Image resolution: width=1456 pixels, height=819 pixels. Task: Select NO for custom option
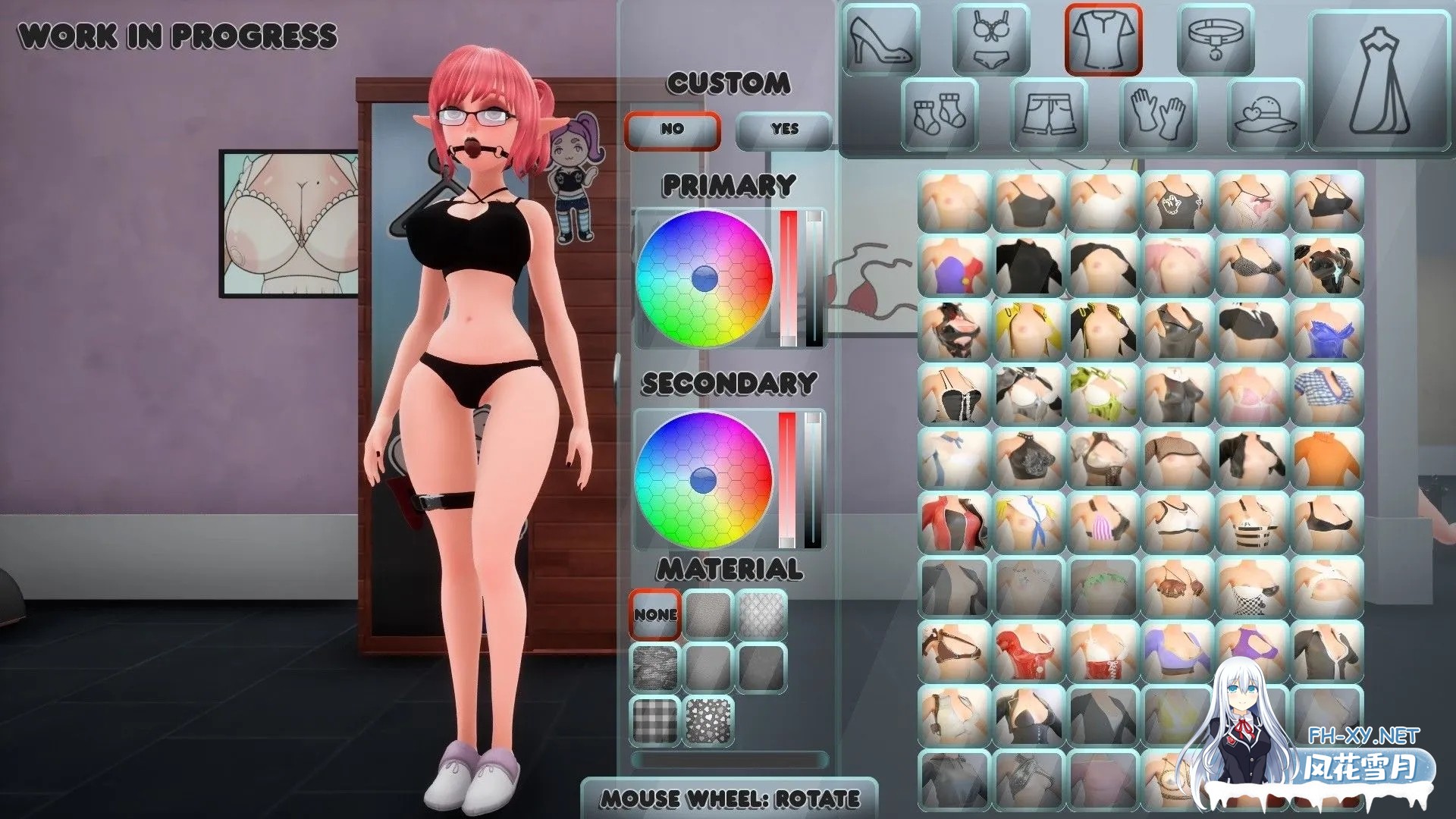(670, 129)
